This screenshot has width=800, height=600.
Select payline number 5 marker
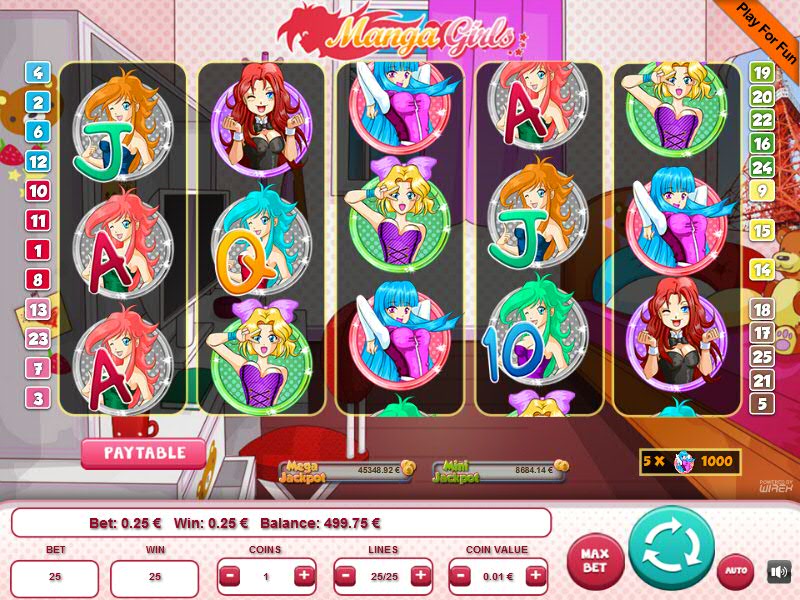(761, 404)
